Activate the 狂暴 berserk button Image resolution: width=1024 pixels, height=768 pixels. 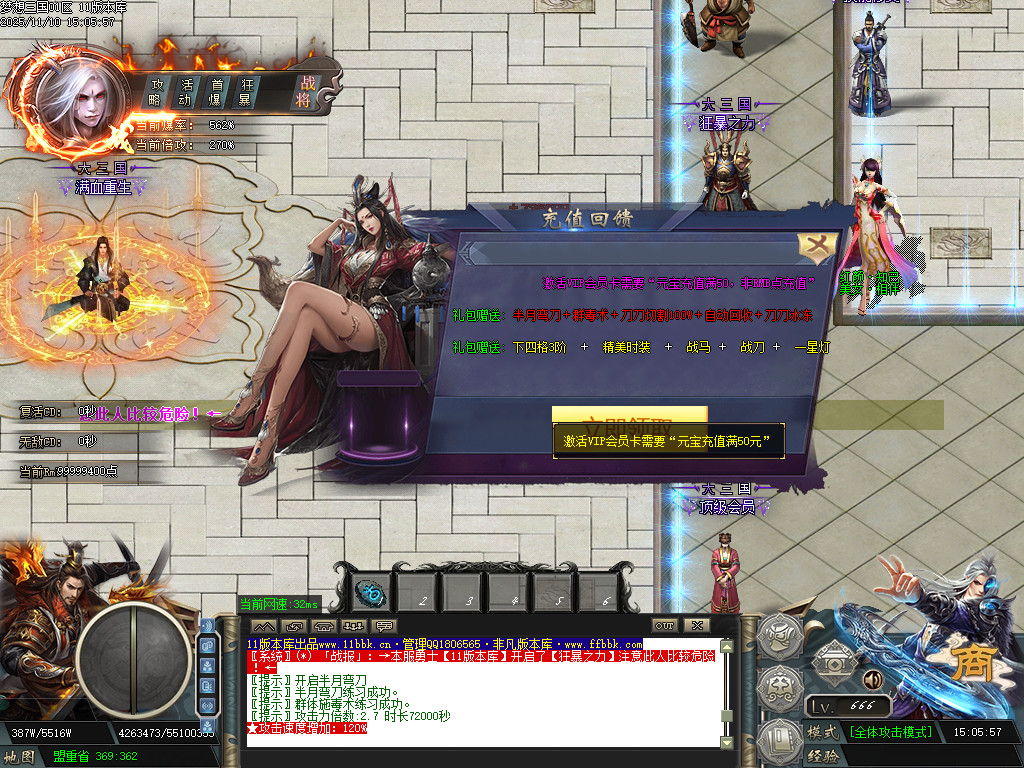point(245,92)
